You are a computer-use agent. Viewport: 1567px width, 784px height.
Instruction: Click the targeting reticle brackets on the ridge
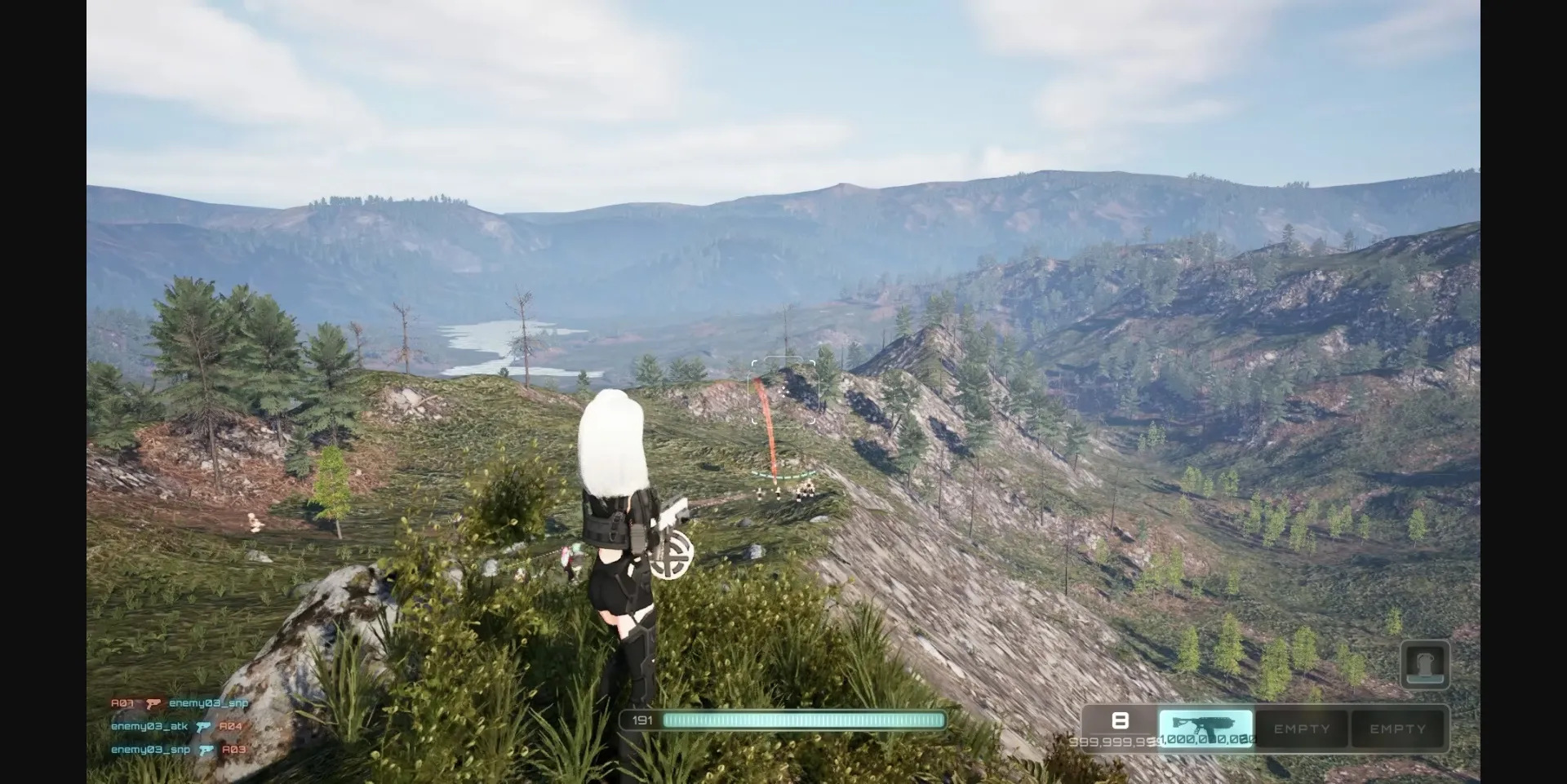[783, 389]
